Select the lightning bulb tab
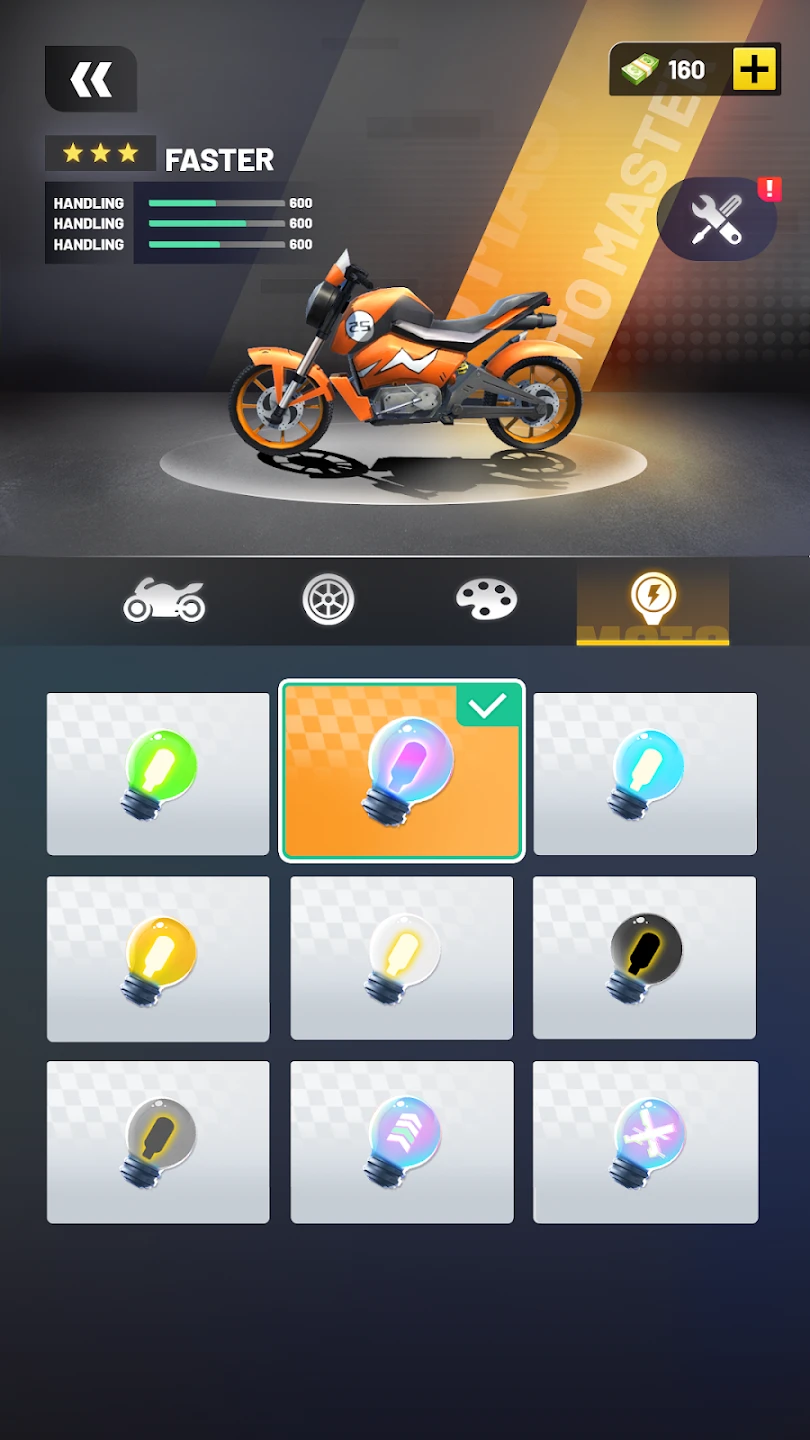 coord(653,601)
